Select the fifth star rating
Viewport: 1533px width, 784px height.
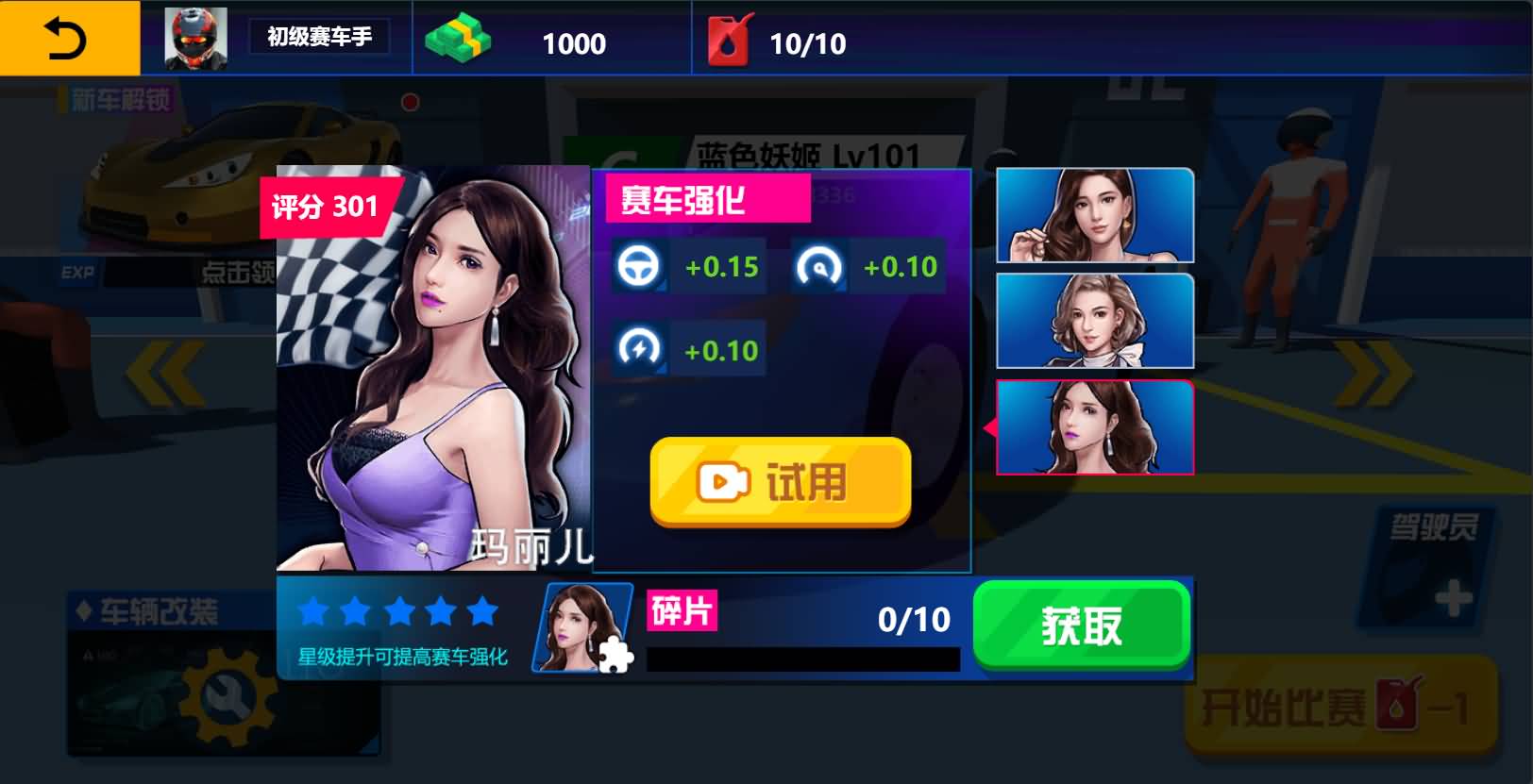[481, 612]
